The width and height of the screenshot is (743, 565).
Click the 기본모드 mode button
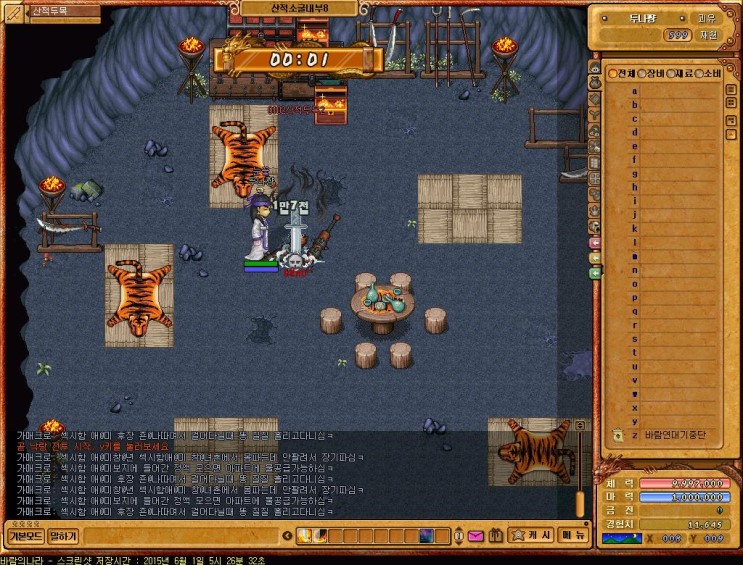coord(24,536)
